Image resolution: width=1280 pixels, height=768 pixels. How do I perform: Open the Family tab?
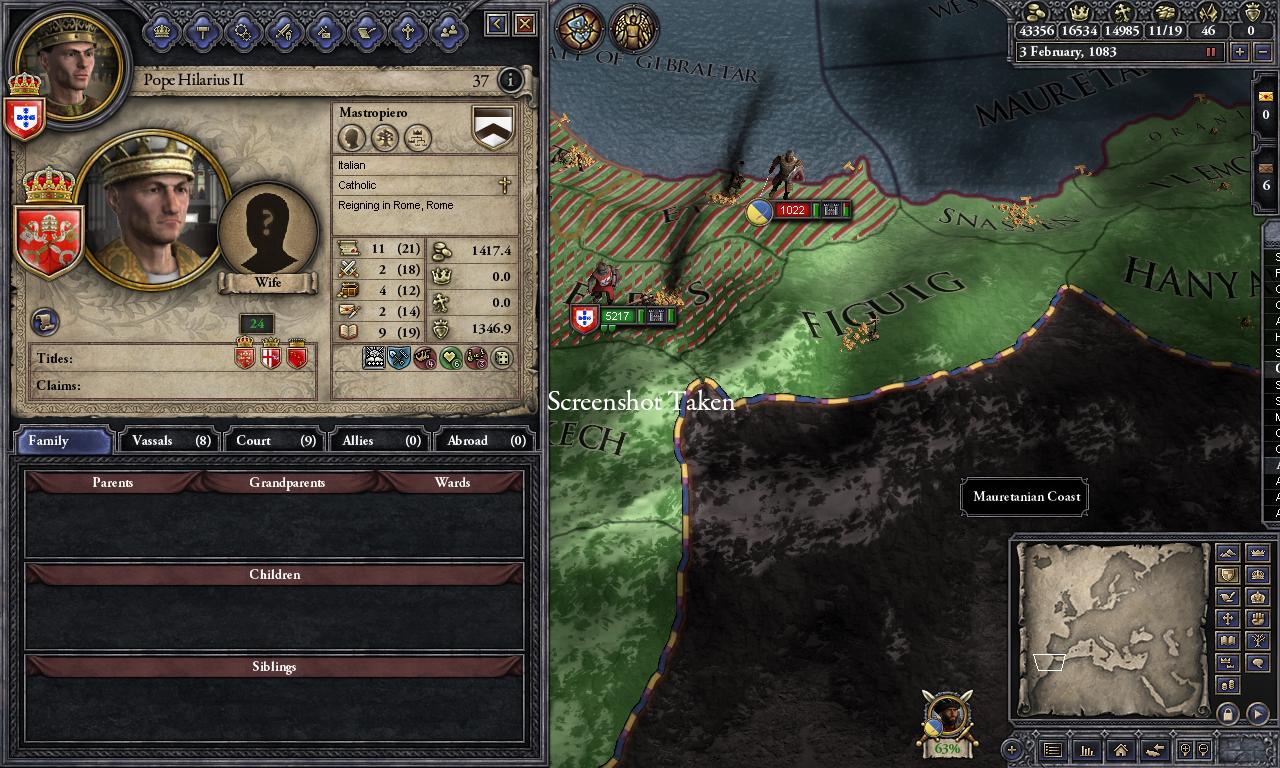pyautogui.click(x=62, y=440)
